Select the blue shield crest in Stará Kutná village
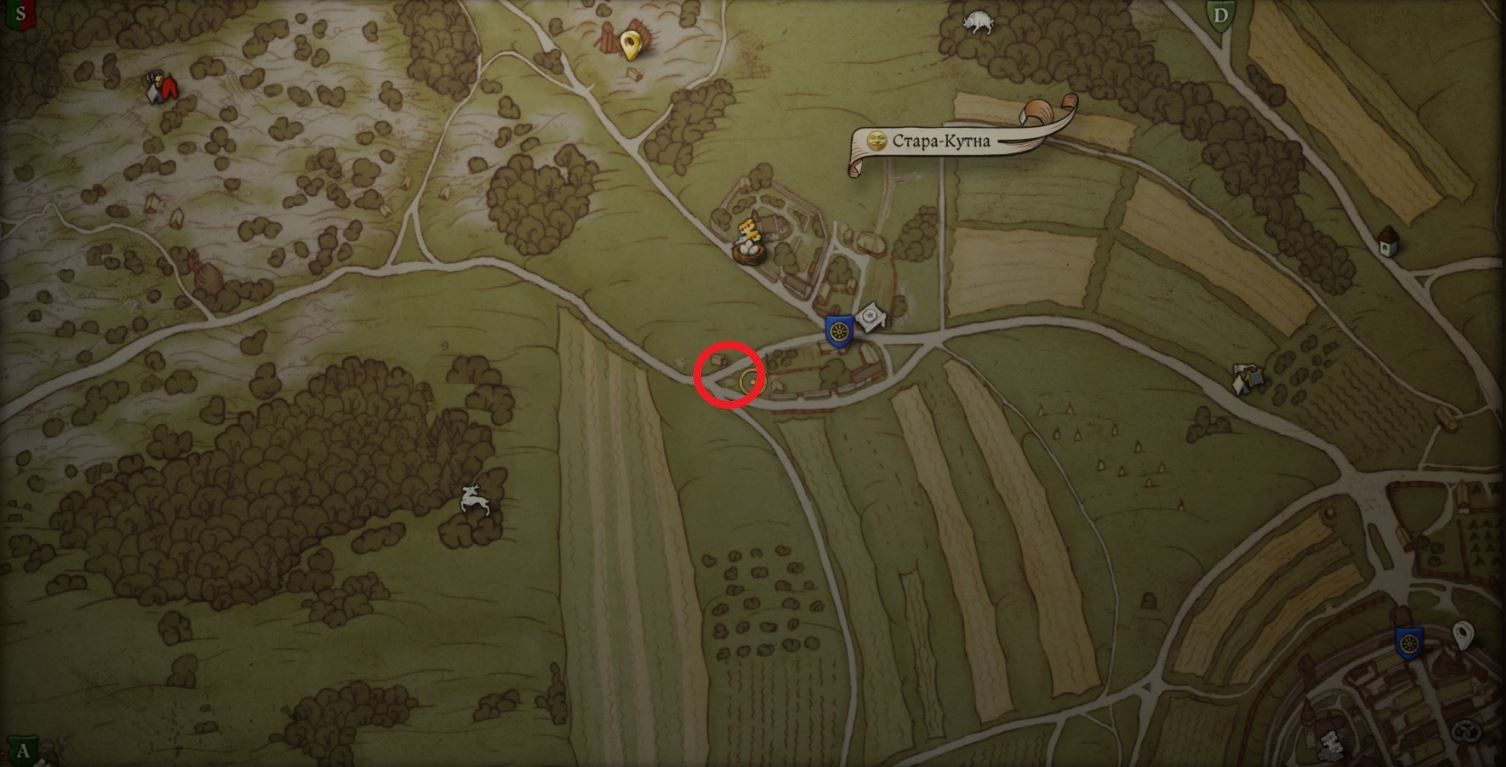The image size is (1506, 767). pos(838,330)
